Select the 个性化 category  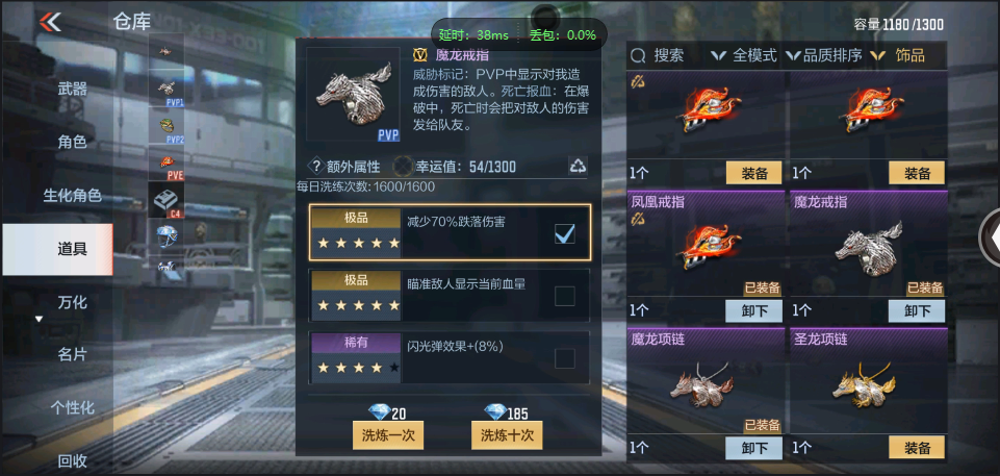(x=72, y=407)
